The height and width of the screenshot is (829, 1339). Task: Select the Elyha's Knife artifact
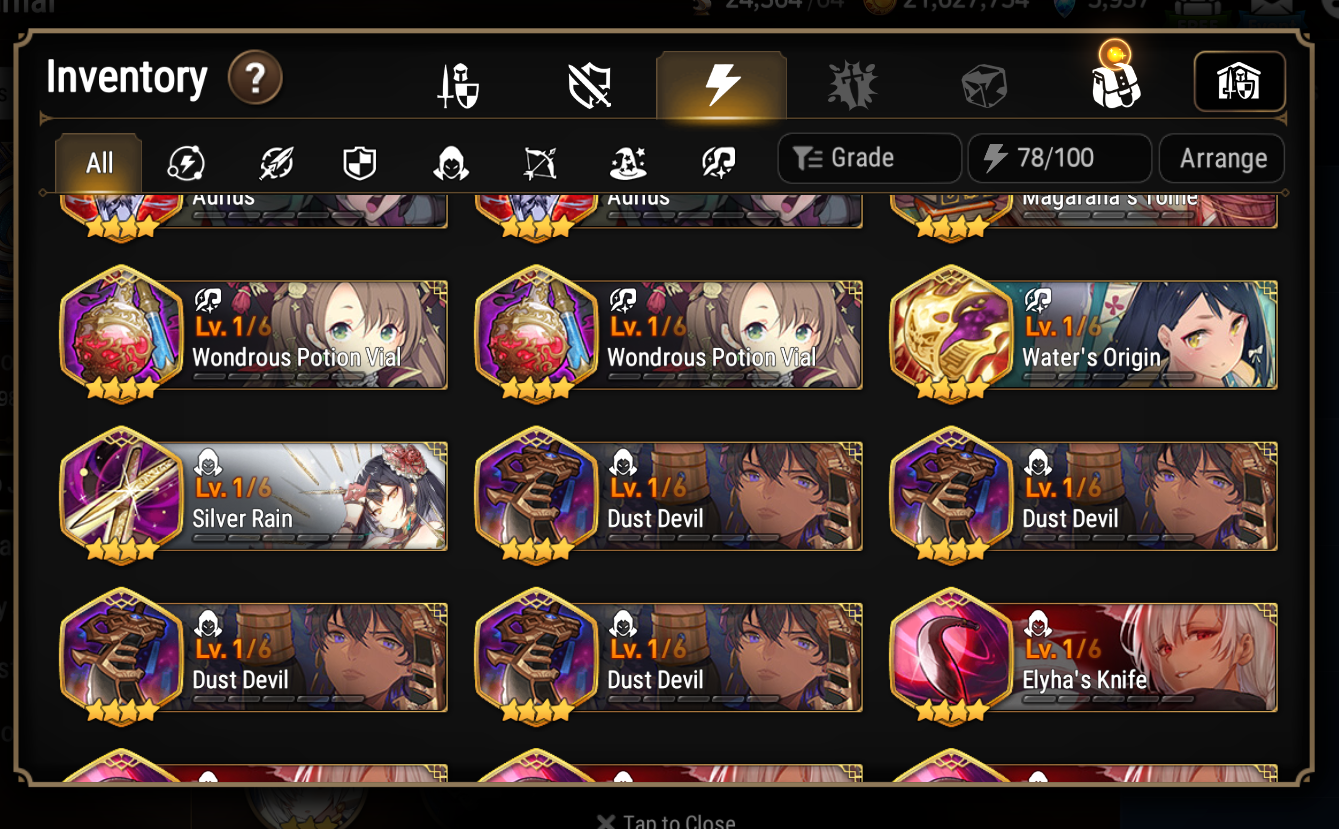[1083, 658]
